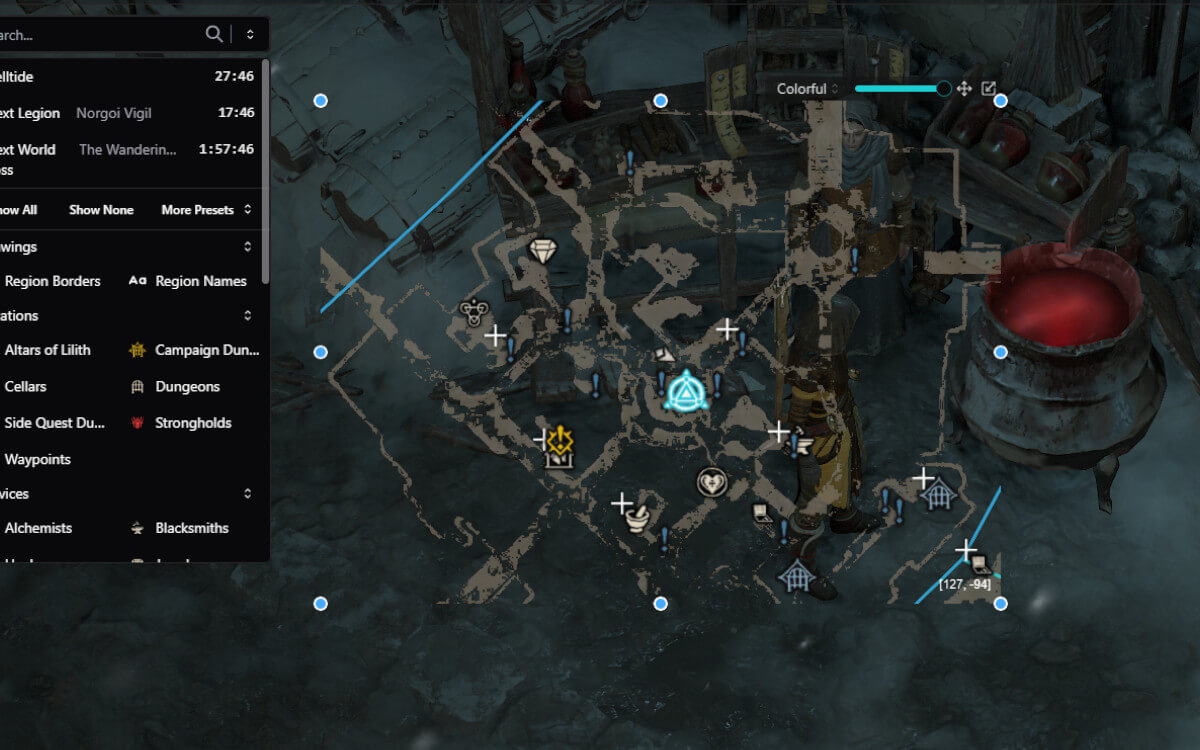Screen dimensions: 1200x750
Task: Click the heart healer marker on the map
Action: pos(711,483)
